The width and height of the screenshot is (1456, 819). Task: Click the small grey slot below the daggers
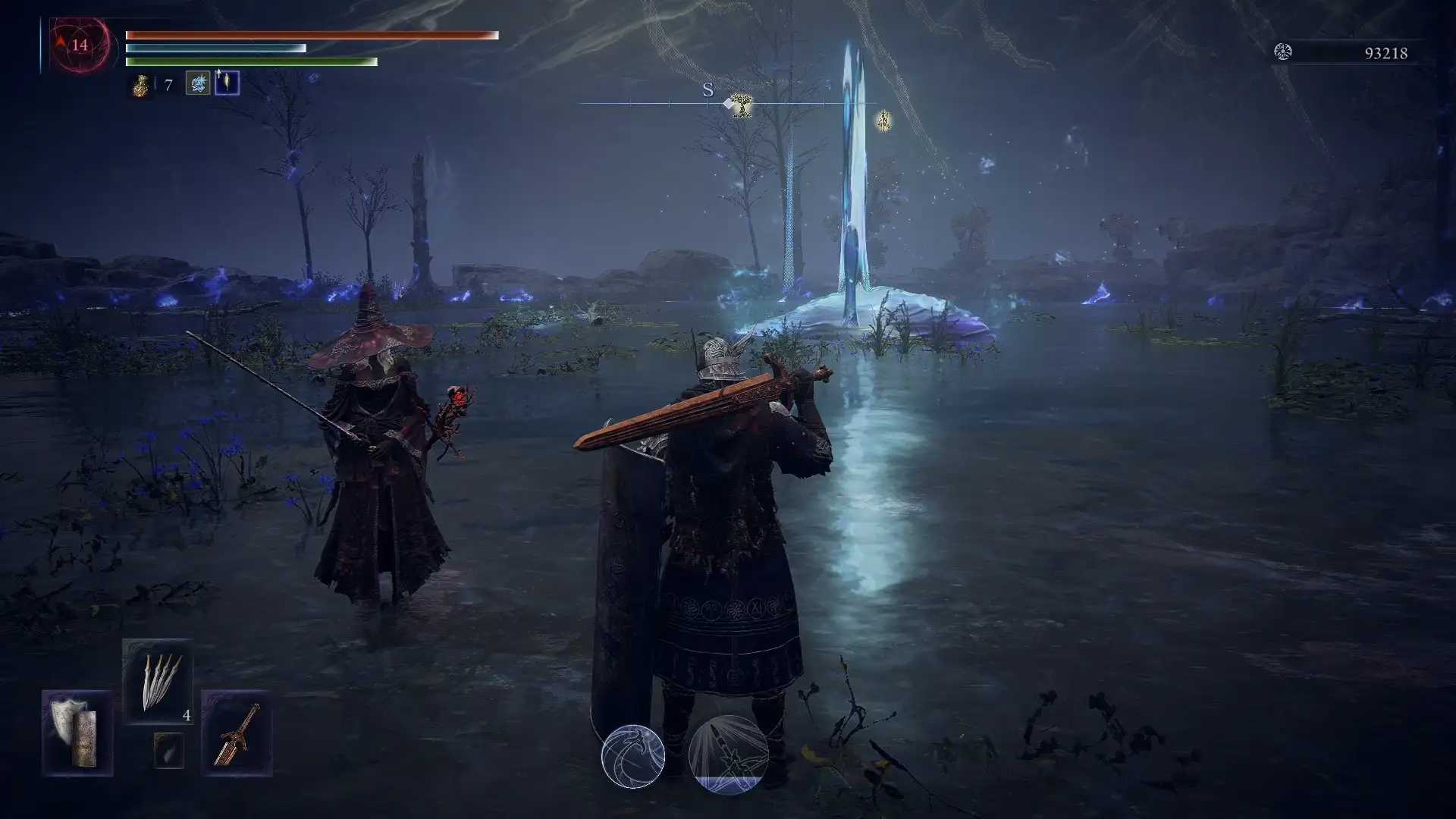168,750
